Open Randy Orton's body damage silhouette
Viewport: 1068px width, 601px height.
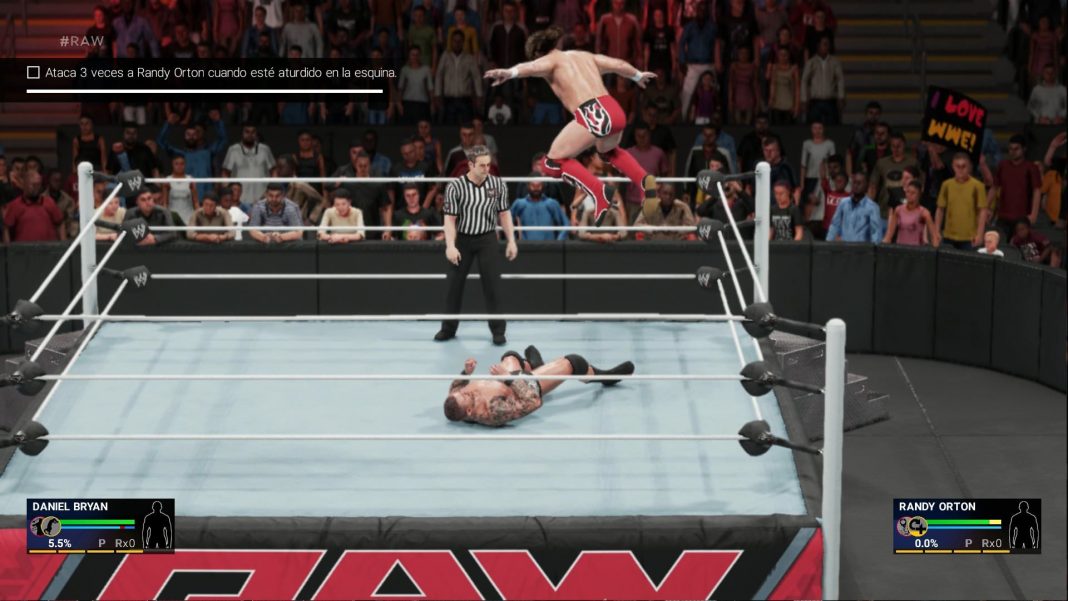click(1023, 526)
